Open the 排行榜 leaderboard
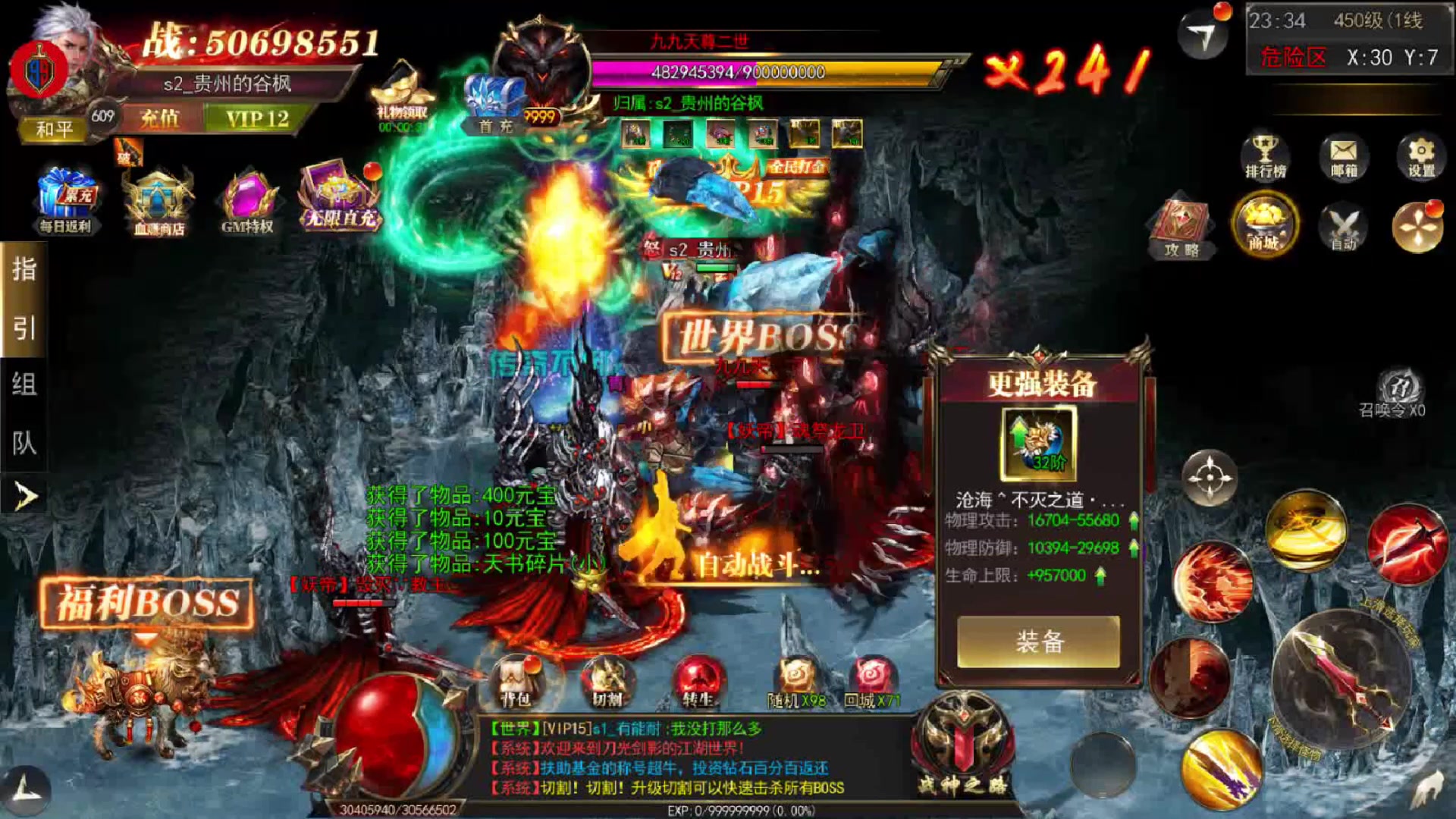Image resolution: width=1456 pixels, height=819 pixels. tap(1265, 157)
